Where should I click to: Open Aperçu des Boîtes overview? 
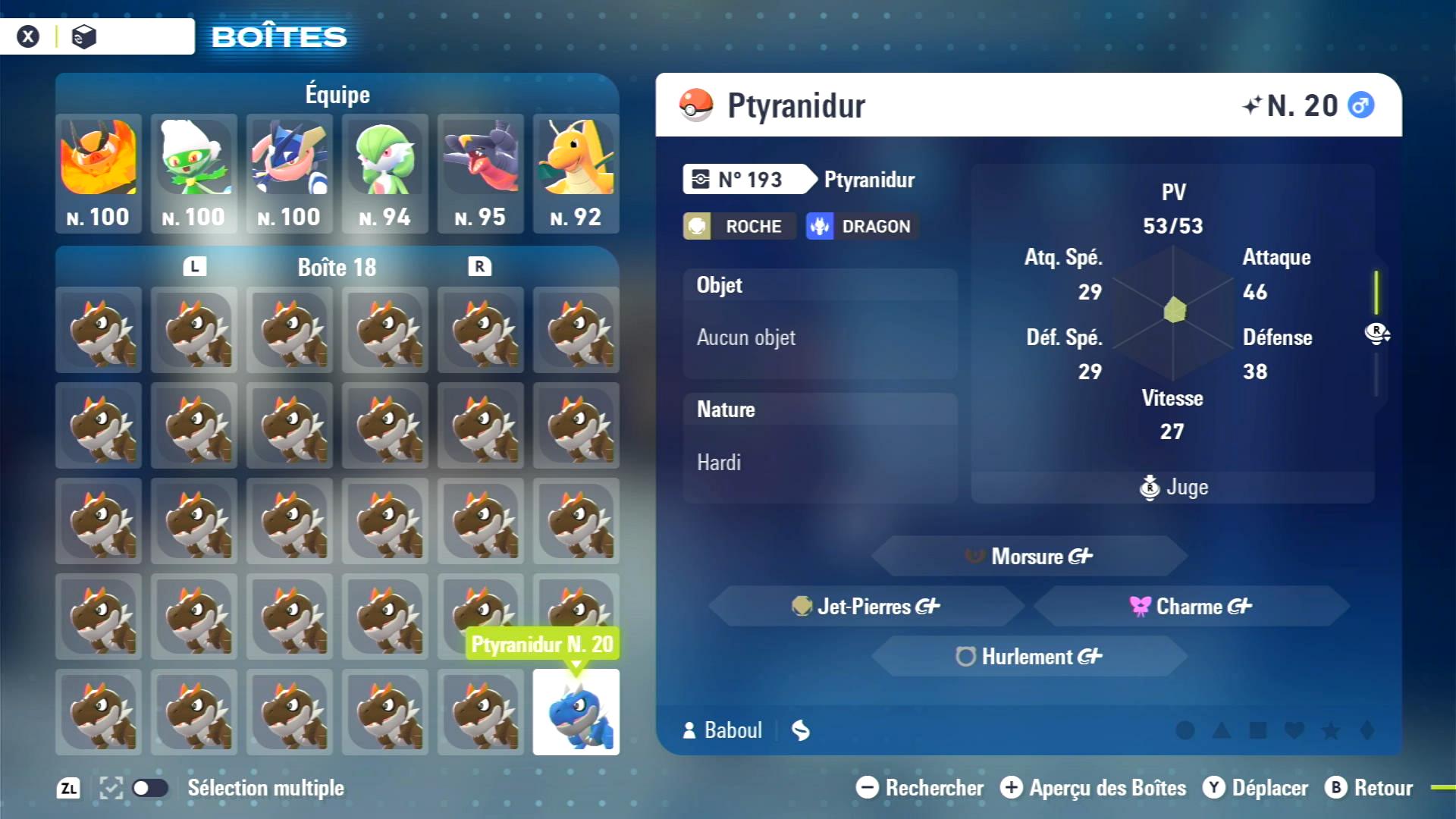click(1093, 788)
